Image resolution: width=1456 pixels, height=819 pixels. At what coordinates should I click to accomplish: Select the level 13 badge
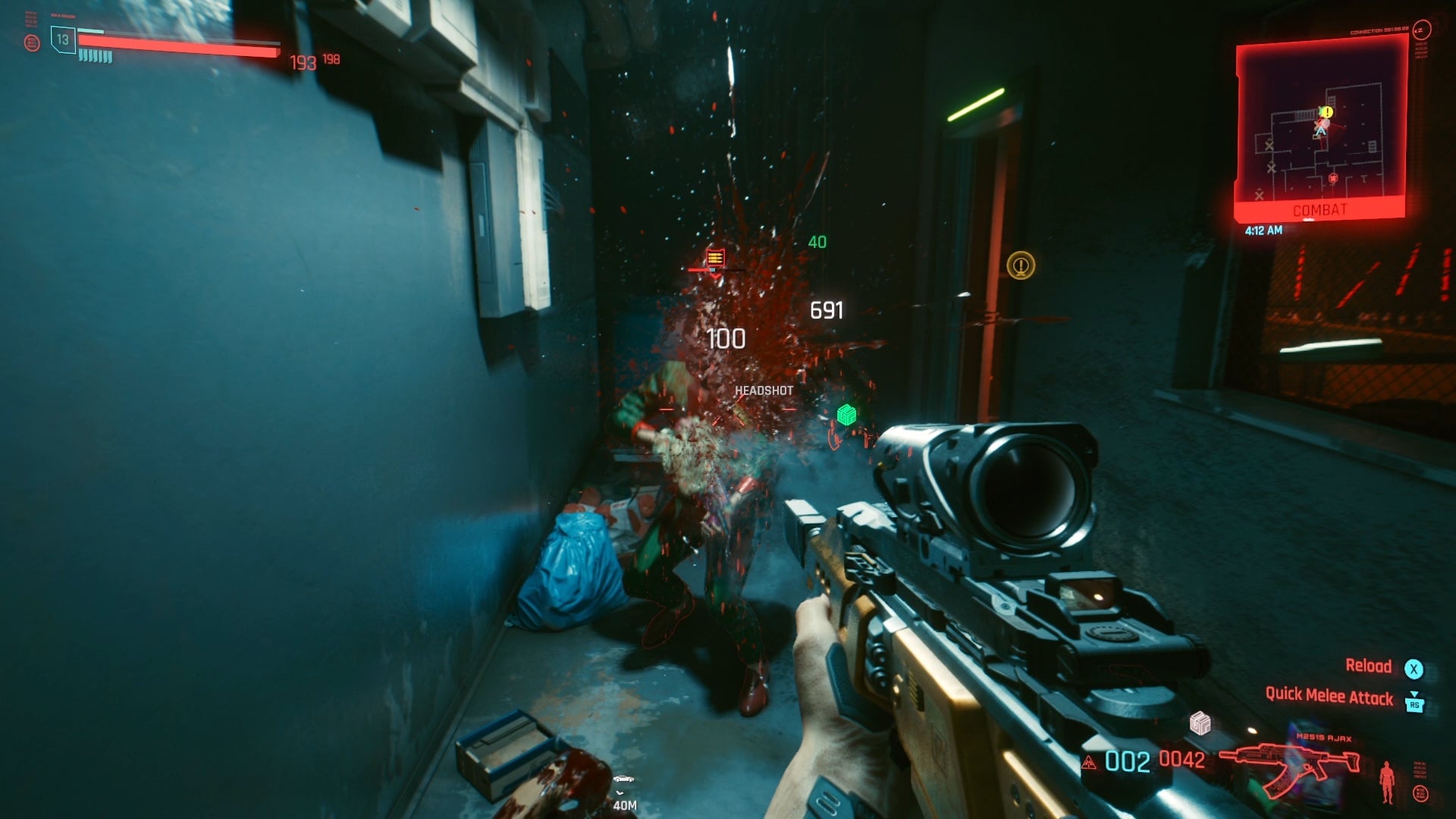(x=64, y=40)
